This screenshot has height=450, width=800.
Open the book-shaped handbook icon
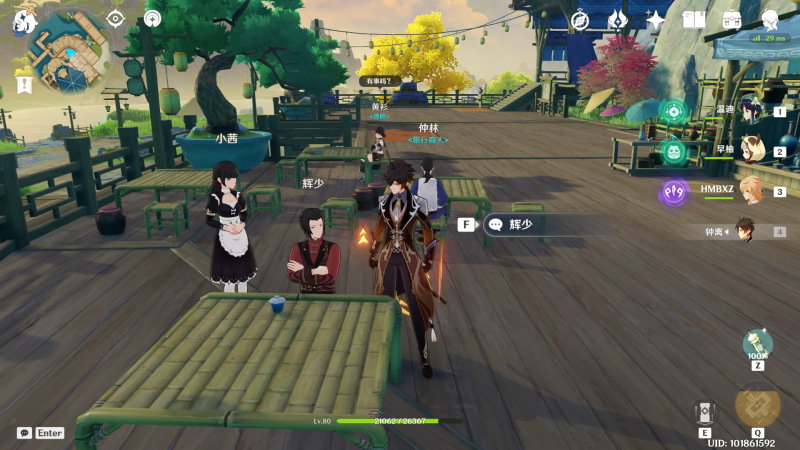click(x=694, y=20)
